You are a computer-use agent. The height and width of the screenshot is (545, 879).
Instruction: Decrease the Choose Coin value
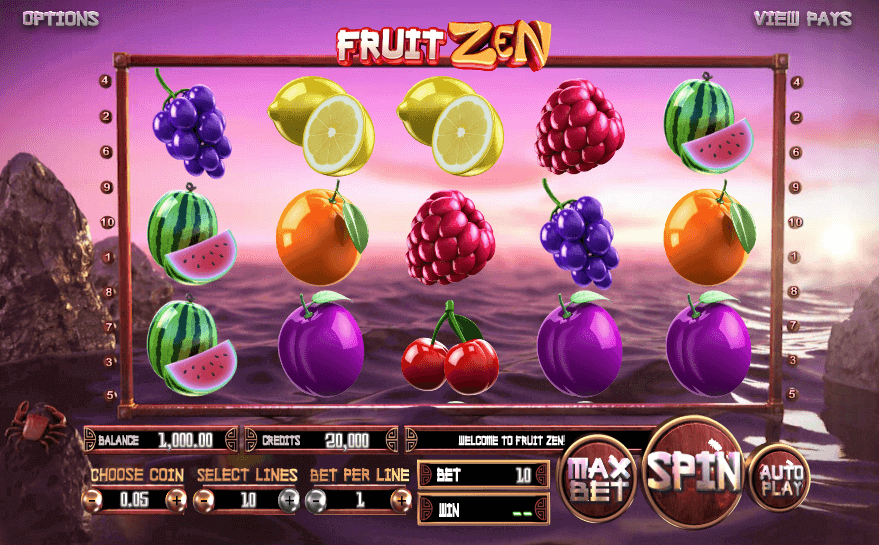[92, 498]
